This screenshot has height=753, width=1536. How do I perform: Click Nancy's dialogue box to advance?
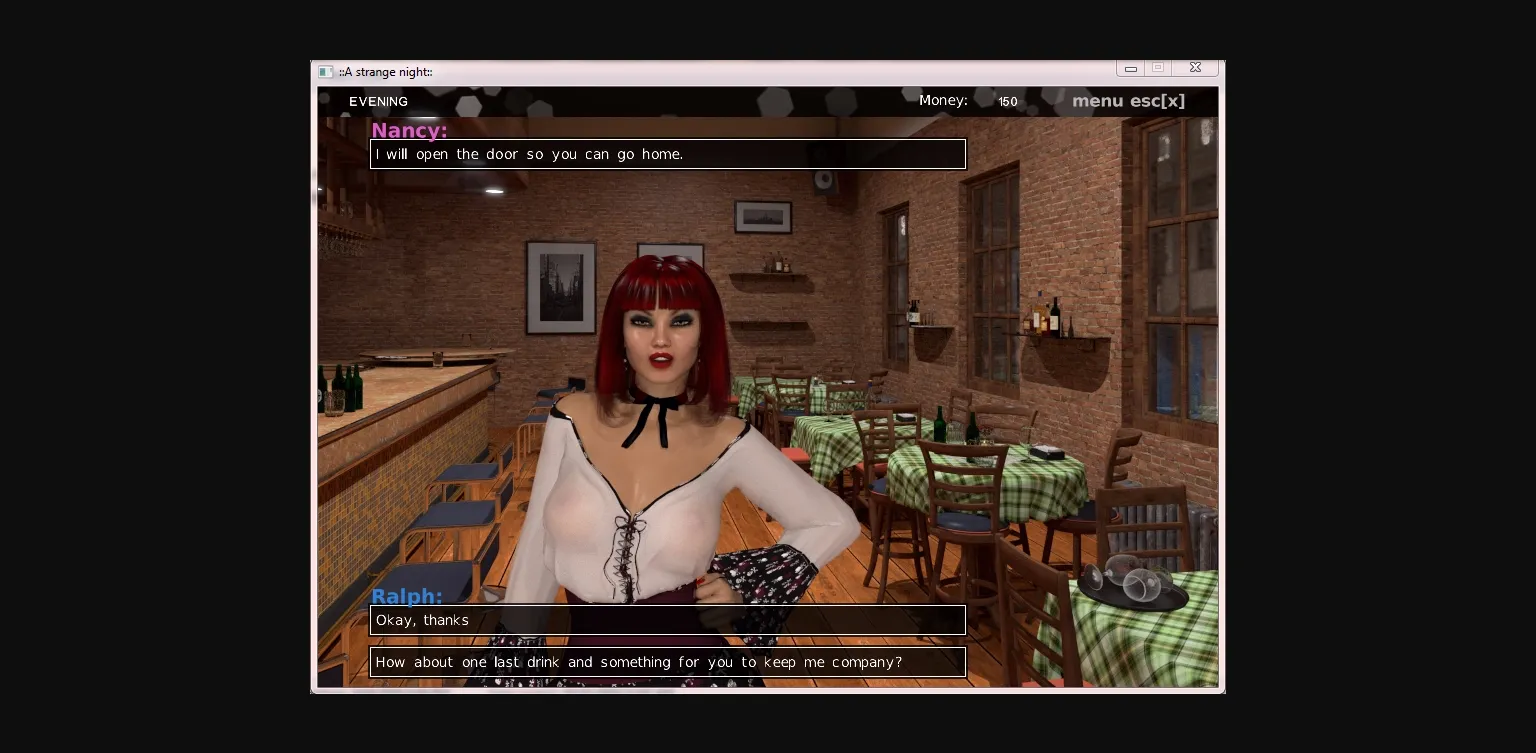668,154
